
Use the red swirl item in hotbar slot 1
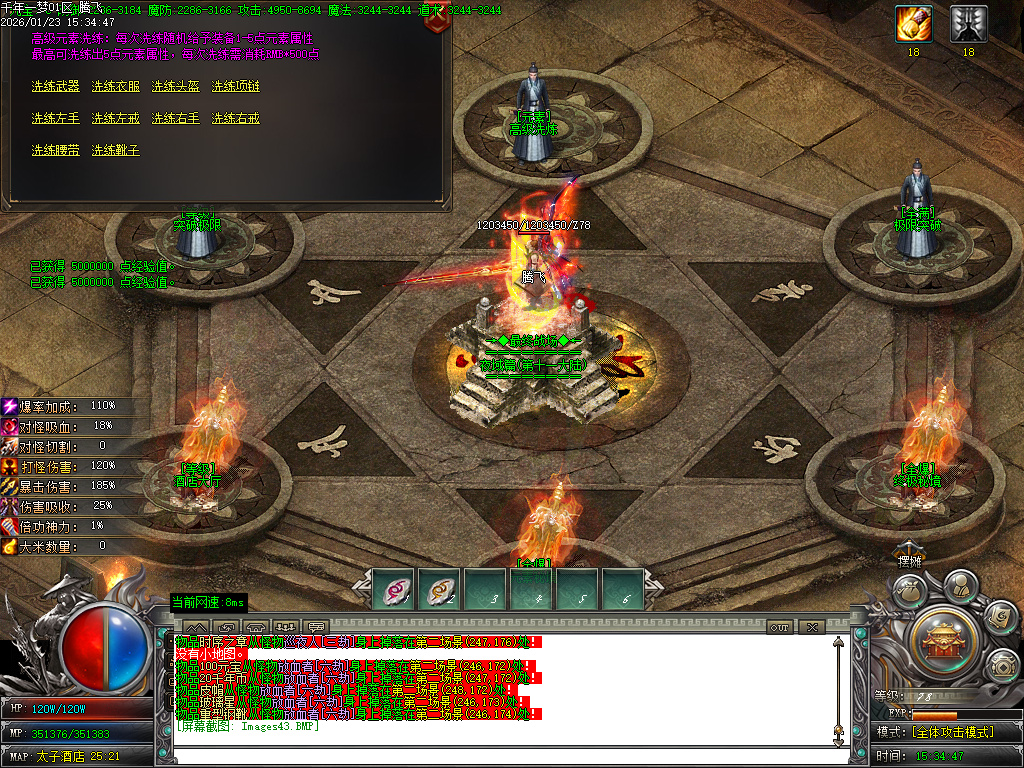[393, 589]
